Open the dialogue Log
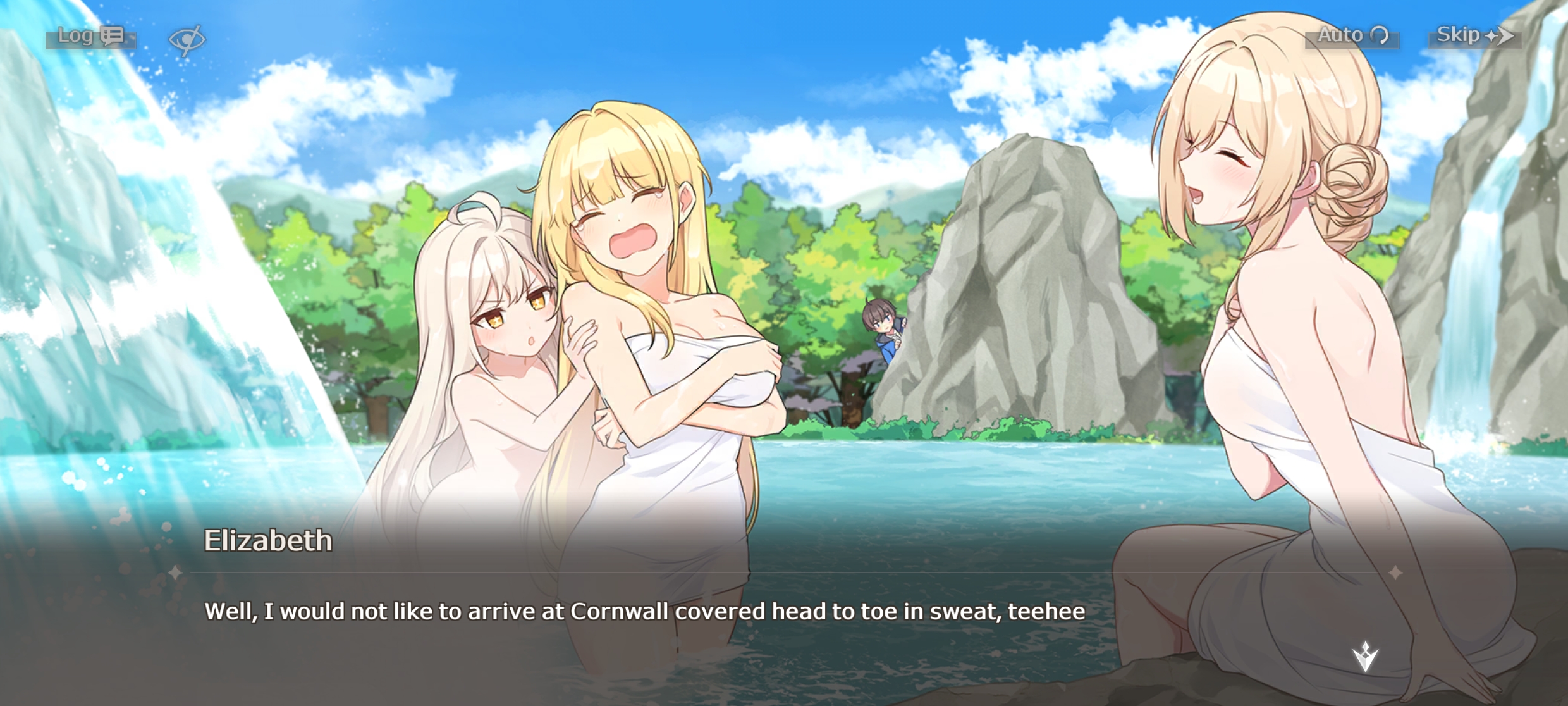This screenshot has width=1568, height=706. (90, 37)
